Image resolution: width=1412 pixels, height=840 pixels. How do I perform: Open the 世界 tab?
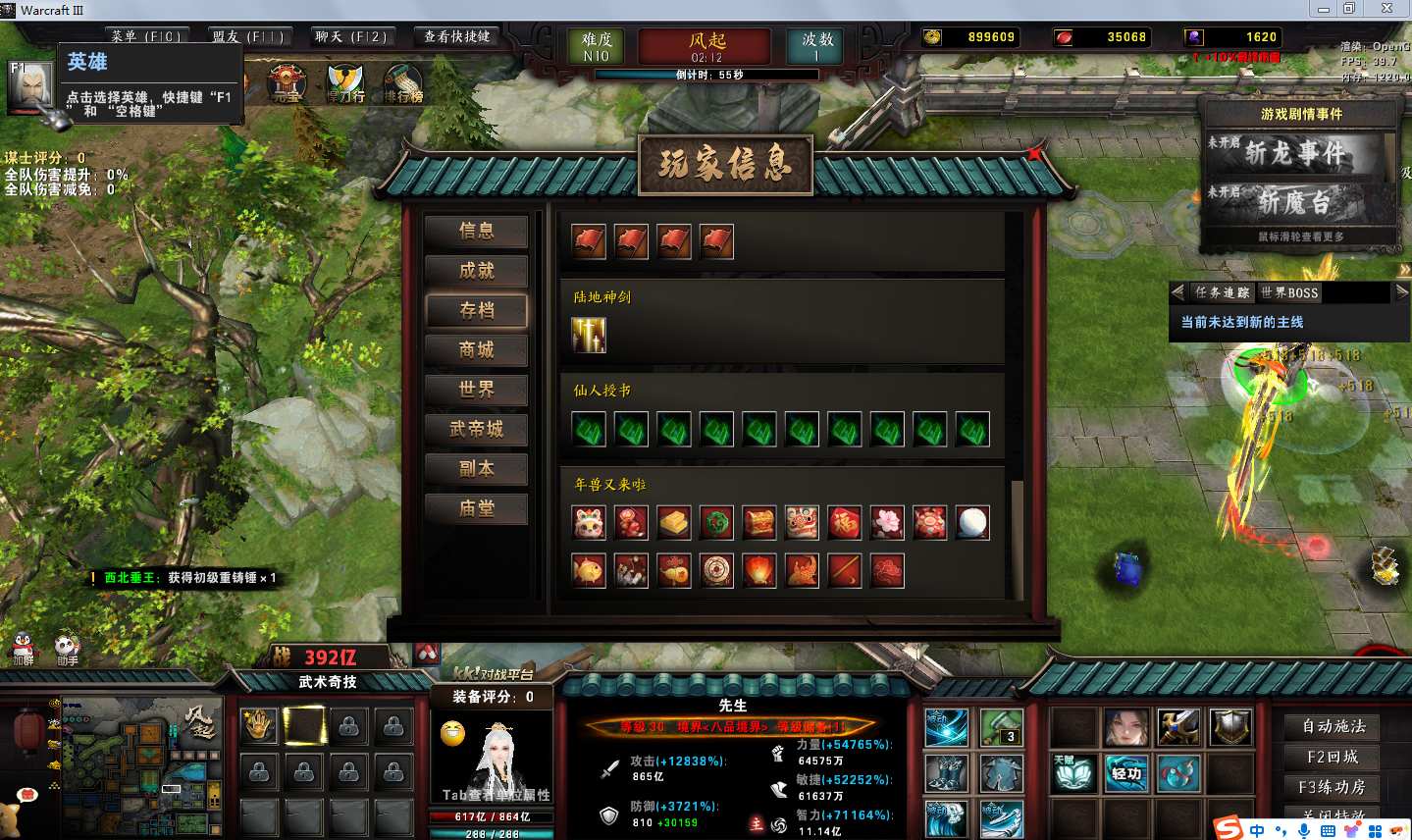476,390
